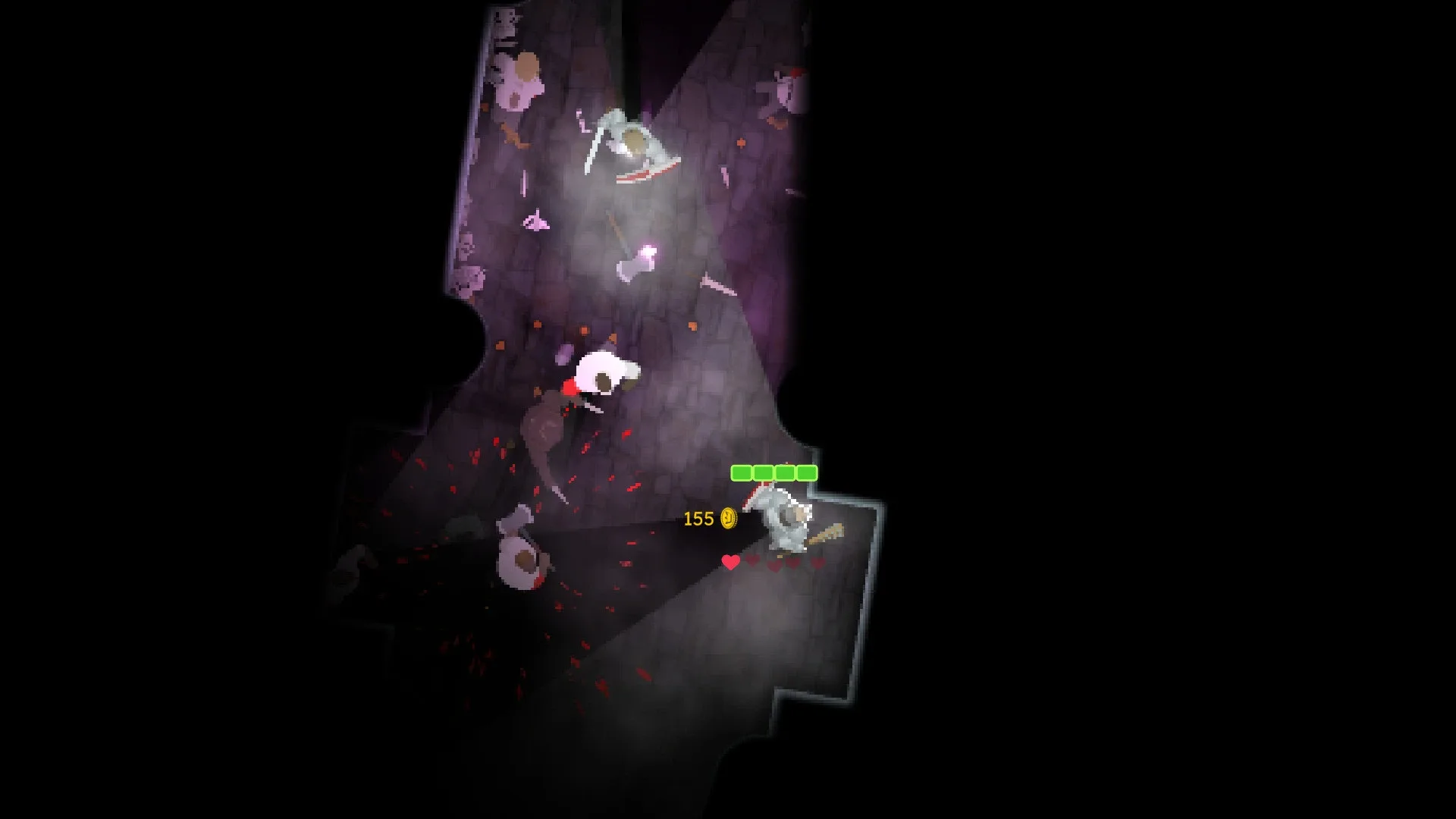
Task: Select the pink creature left of the axe
Action: coord(536,222)
